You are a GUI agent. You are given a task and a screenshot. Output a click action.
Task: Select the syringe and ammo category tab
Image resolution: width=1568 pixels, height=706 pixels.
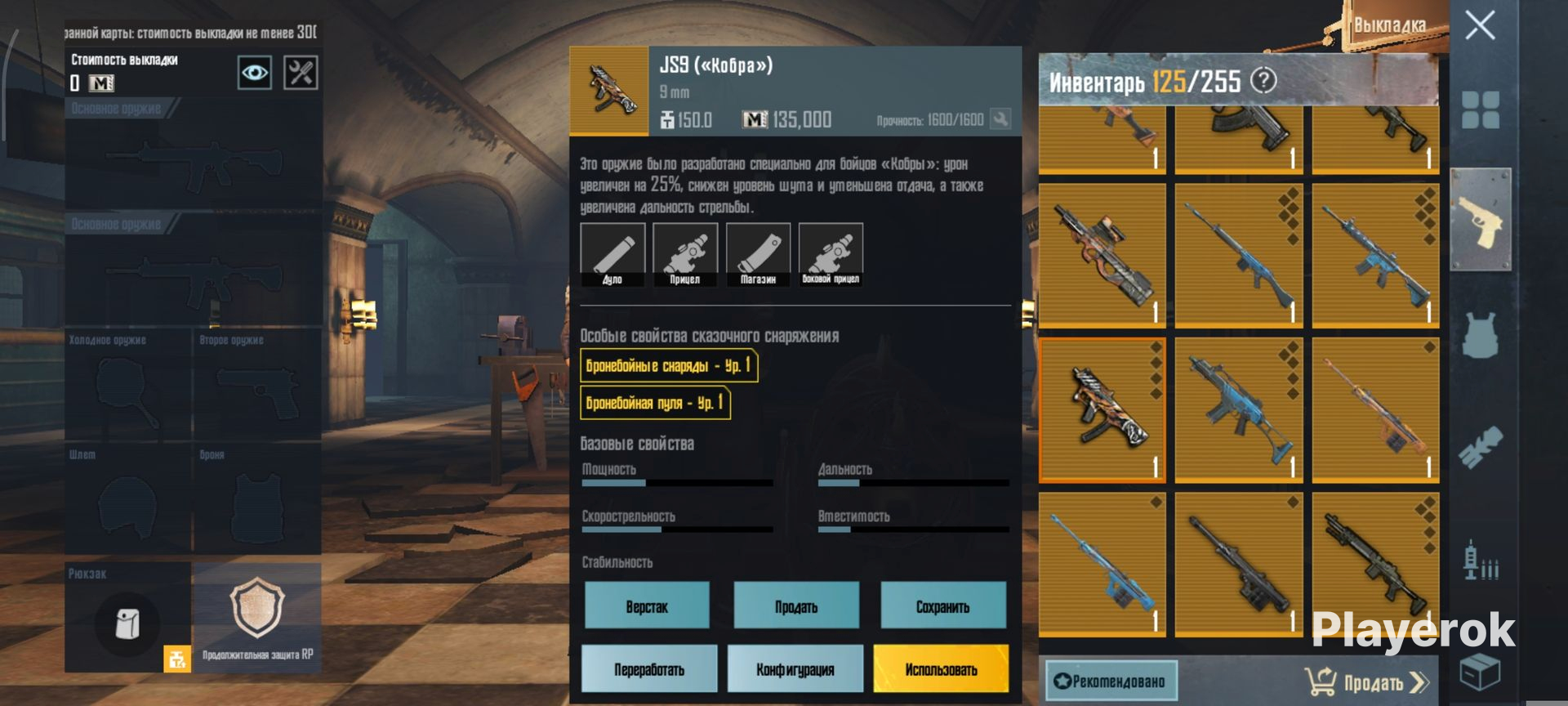1480,561
